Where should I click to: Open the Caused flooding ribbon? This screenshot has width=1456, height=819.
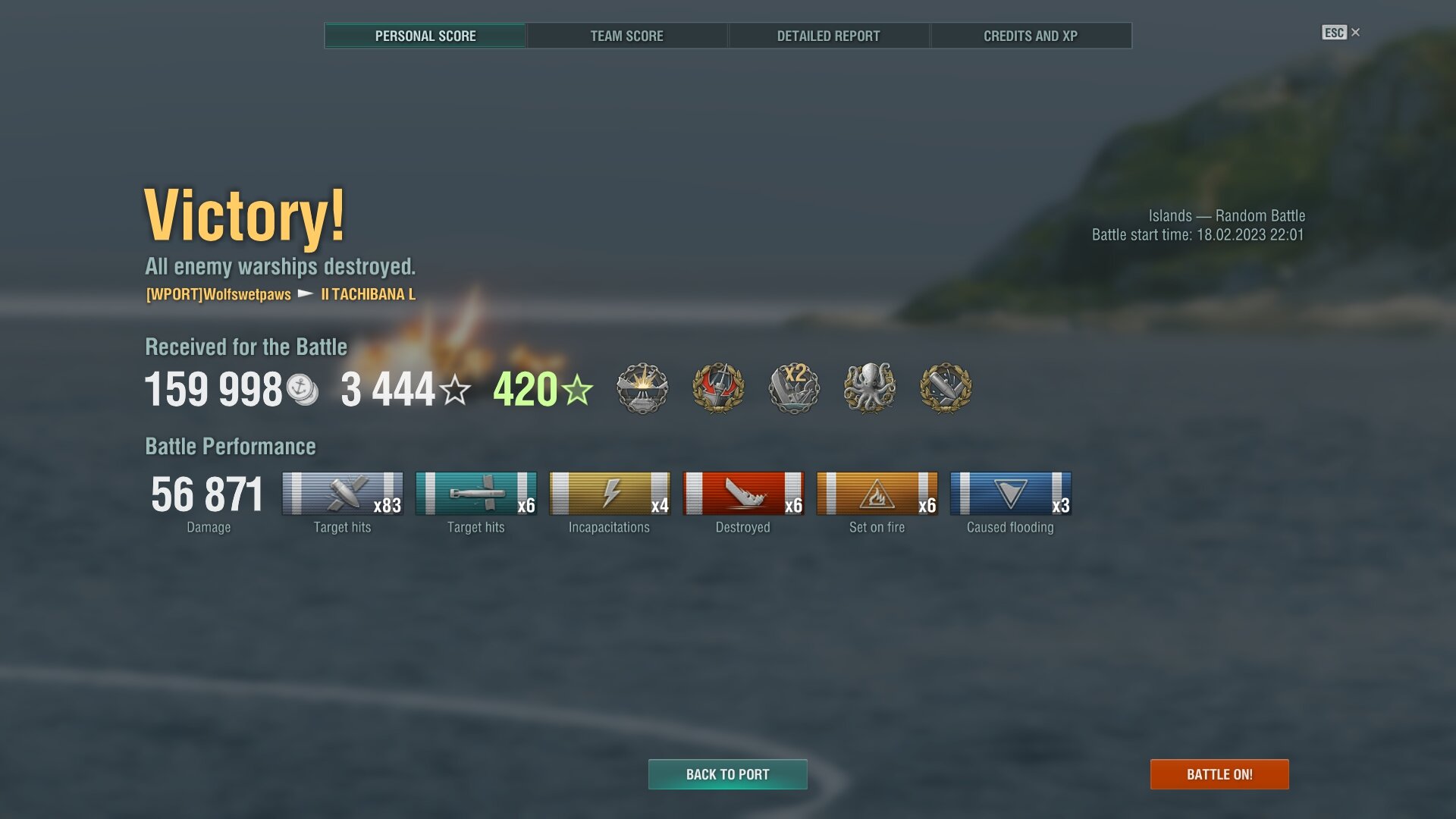pyautogui.click(x=1010, y=494)
